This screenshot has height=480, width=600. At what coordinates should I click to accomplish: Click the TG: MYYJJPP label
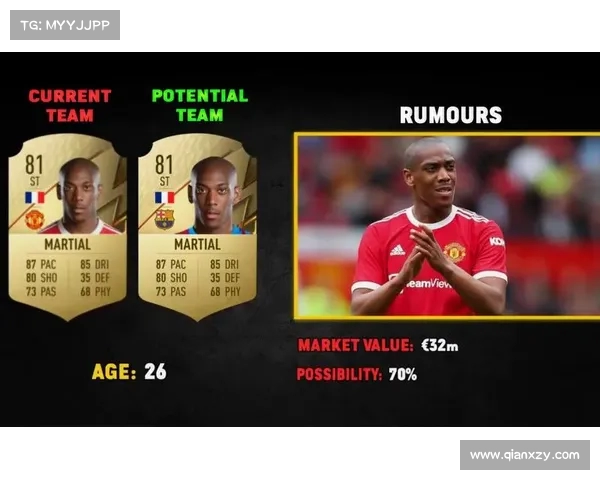coord(65,25)
